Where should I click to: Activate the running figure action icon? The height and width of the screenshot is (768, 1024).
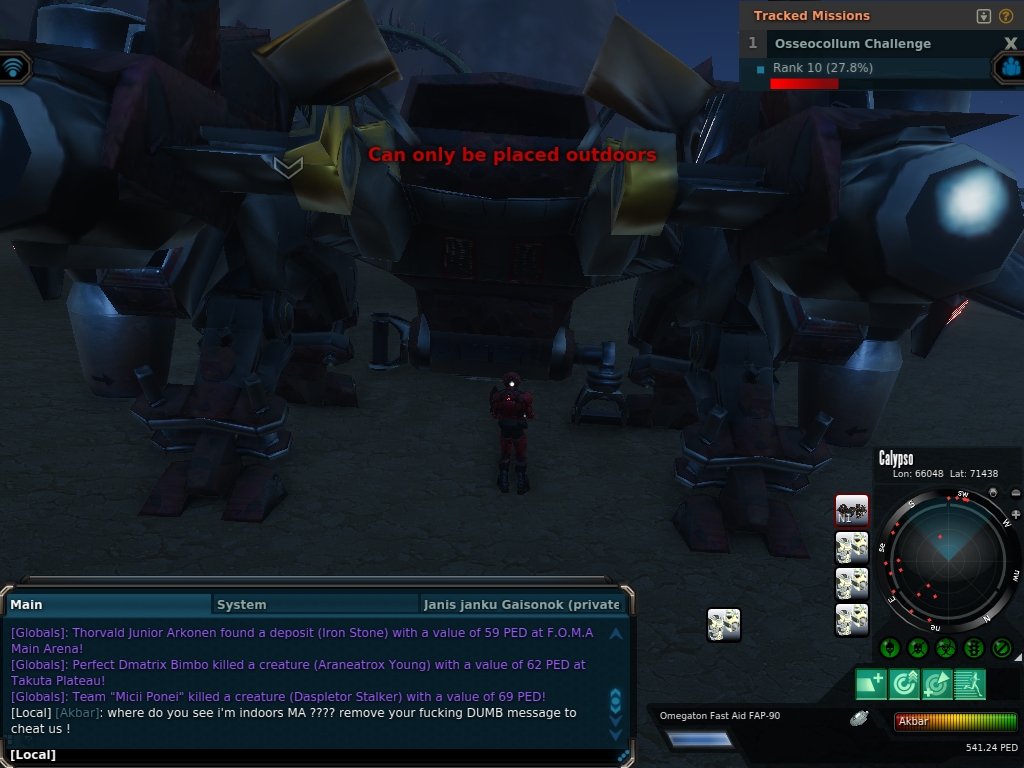(970, 684)
